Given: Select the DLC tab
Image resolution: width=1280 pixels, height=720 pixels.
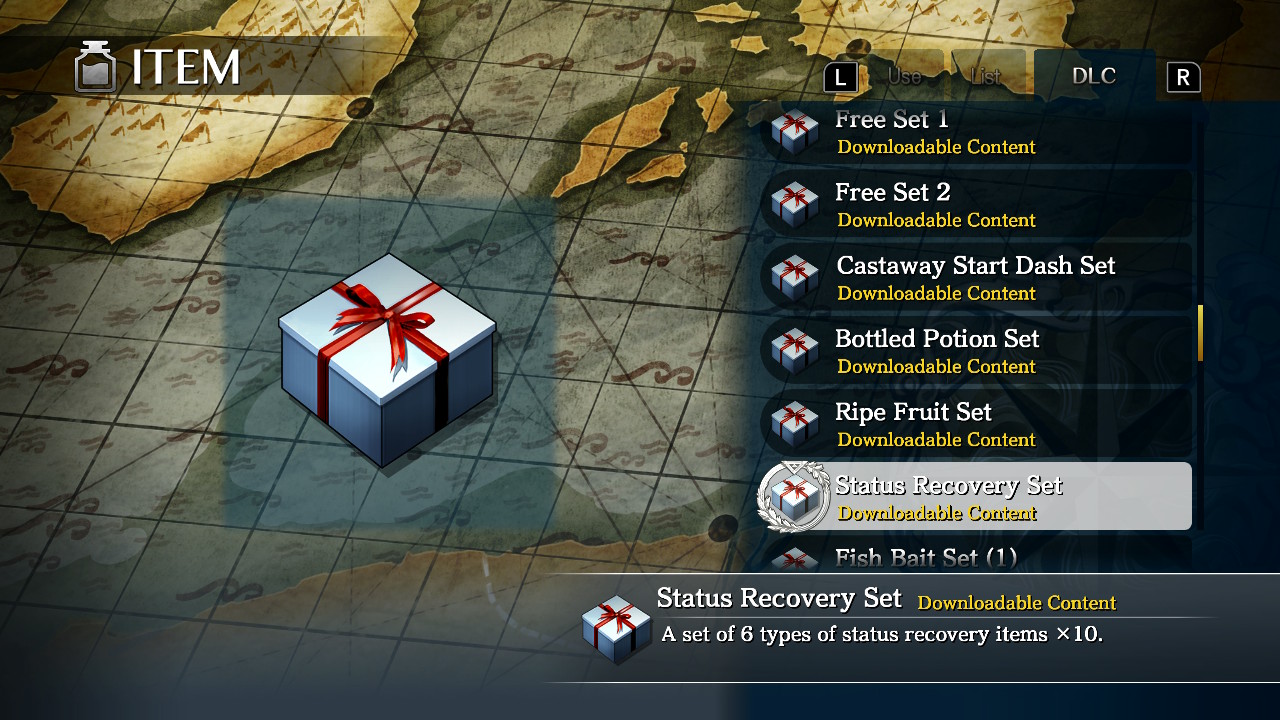Looking at the screenshot, I should click(x=1095, y=74).
